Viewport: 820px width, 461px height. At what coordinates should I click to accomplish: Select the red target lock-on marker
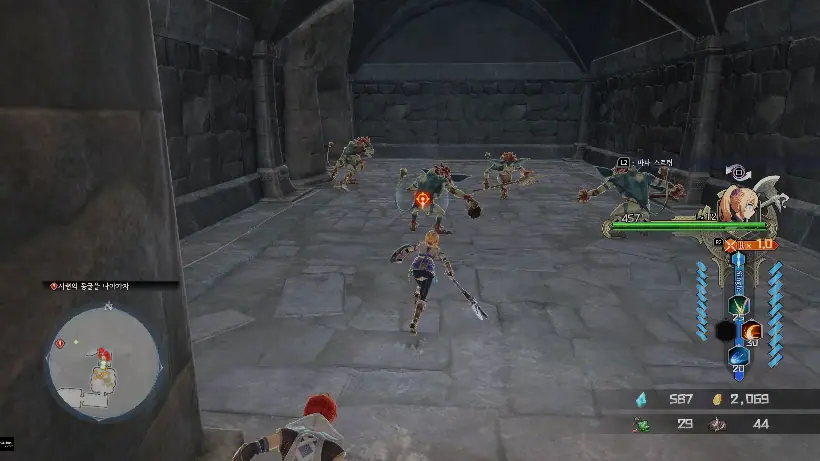pyautogui.click(x=423, y=200)
